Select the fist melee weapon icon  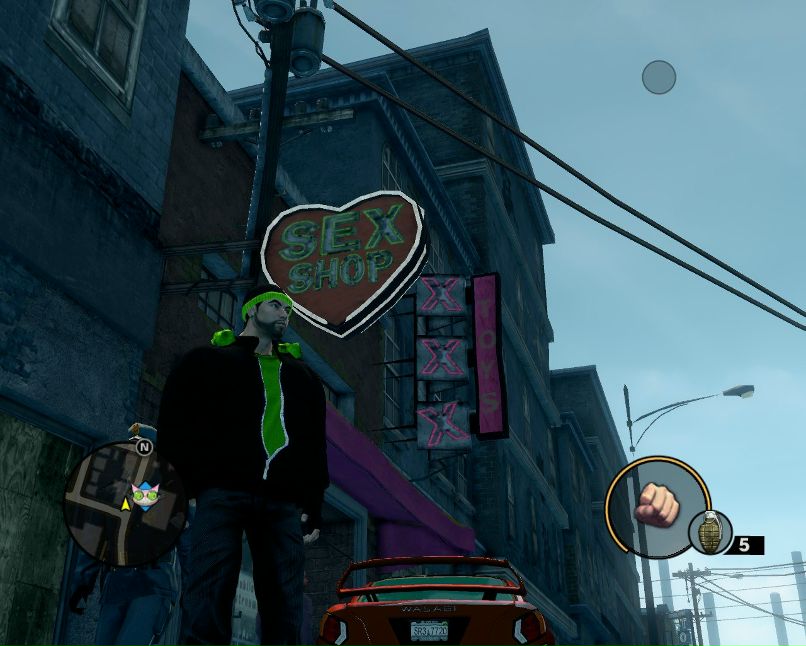click(x=657, y=503)
